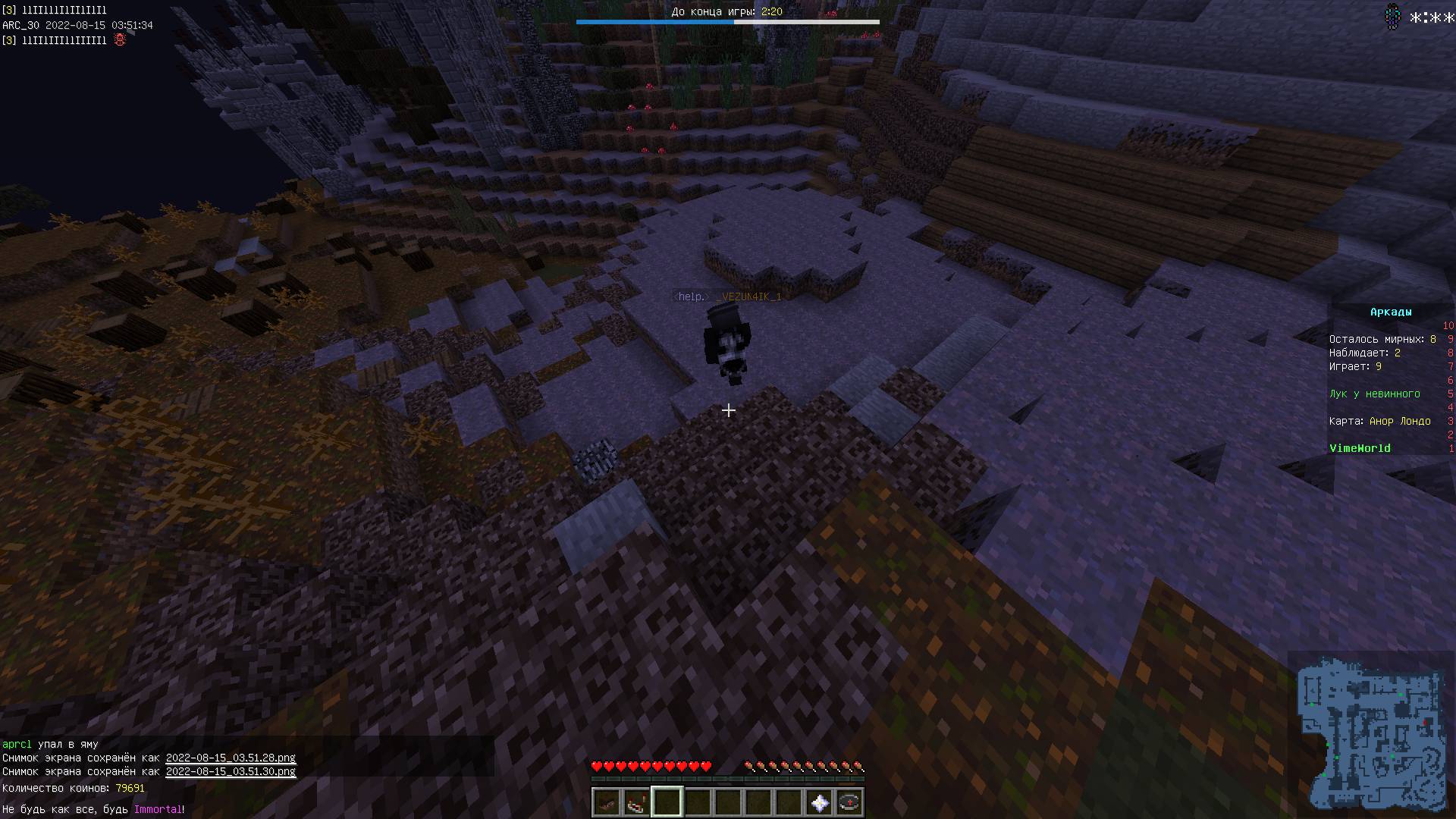
Task: Select the red-and-white item hotbar slot
Action: point(636,802)
